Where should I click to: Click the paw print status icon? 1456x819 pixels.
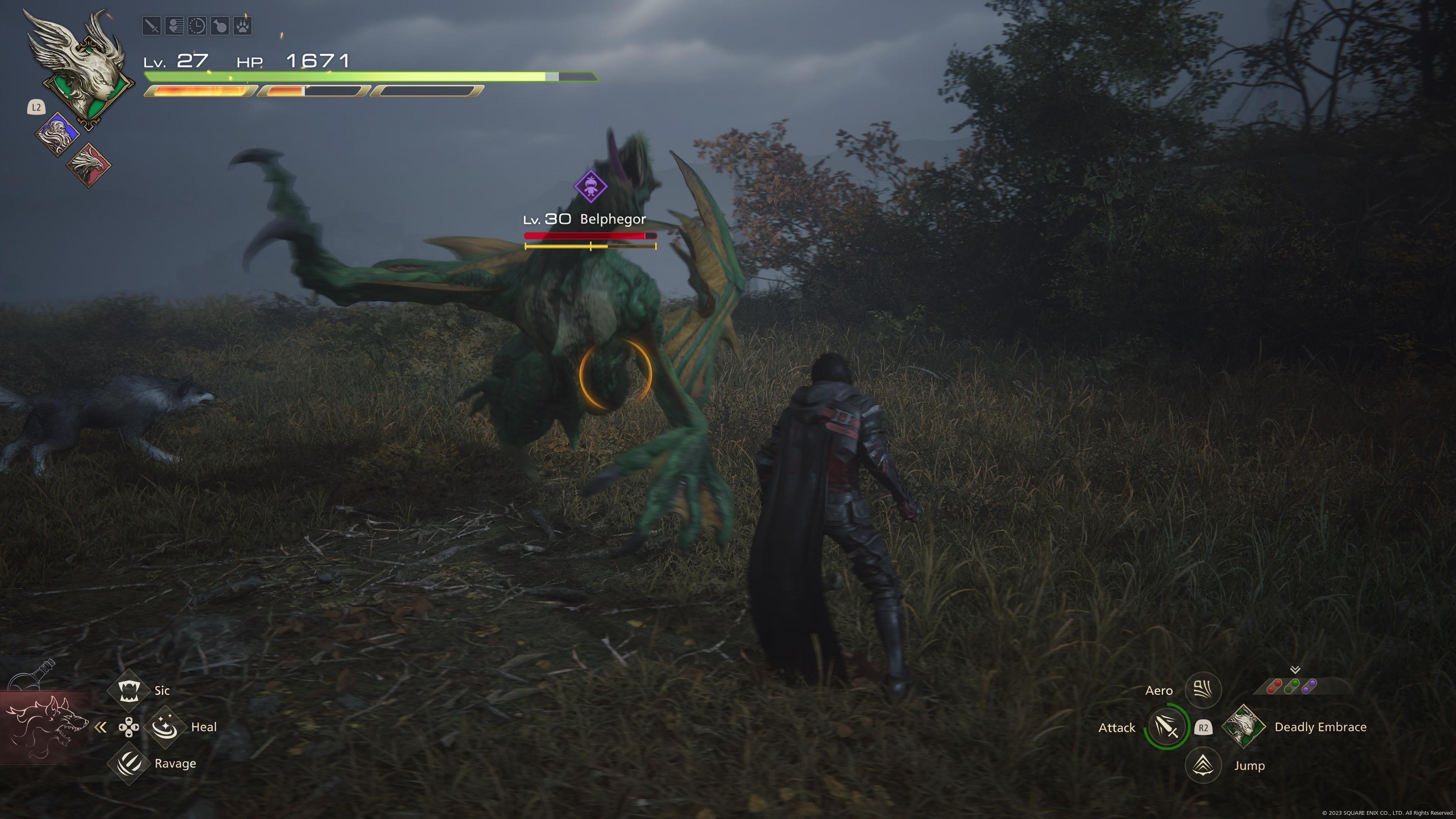243,26
